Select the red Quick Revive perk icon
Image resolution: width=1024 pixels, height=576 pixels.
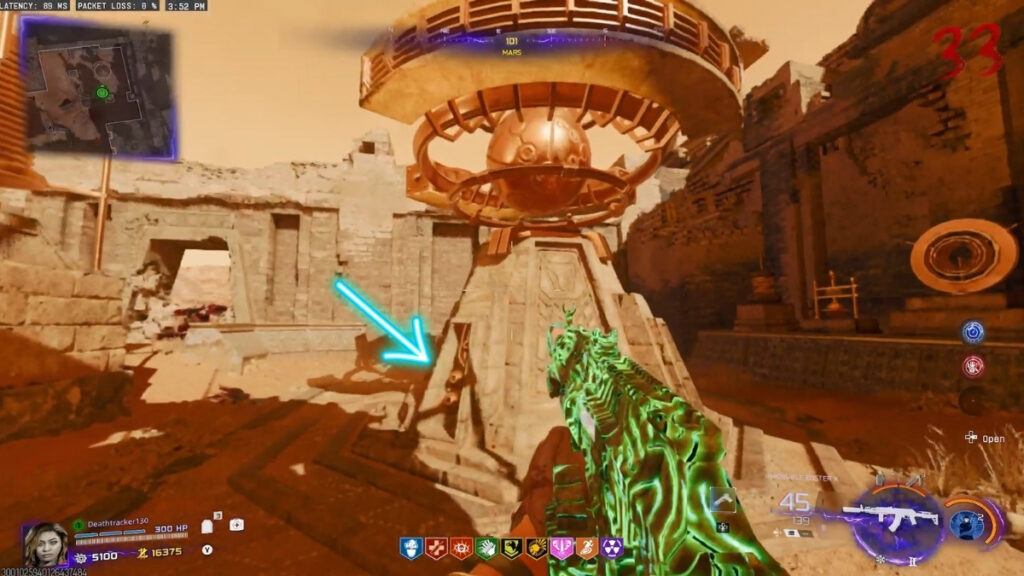point(435,547)
